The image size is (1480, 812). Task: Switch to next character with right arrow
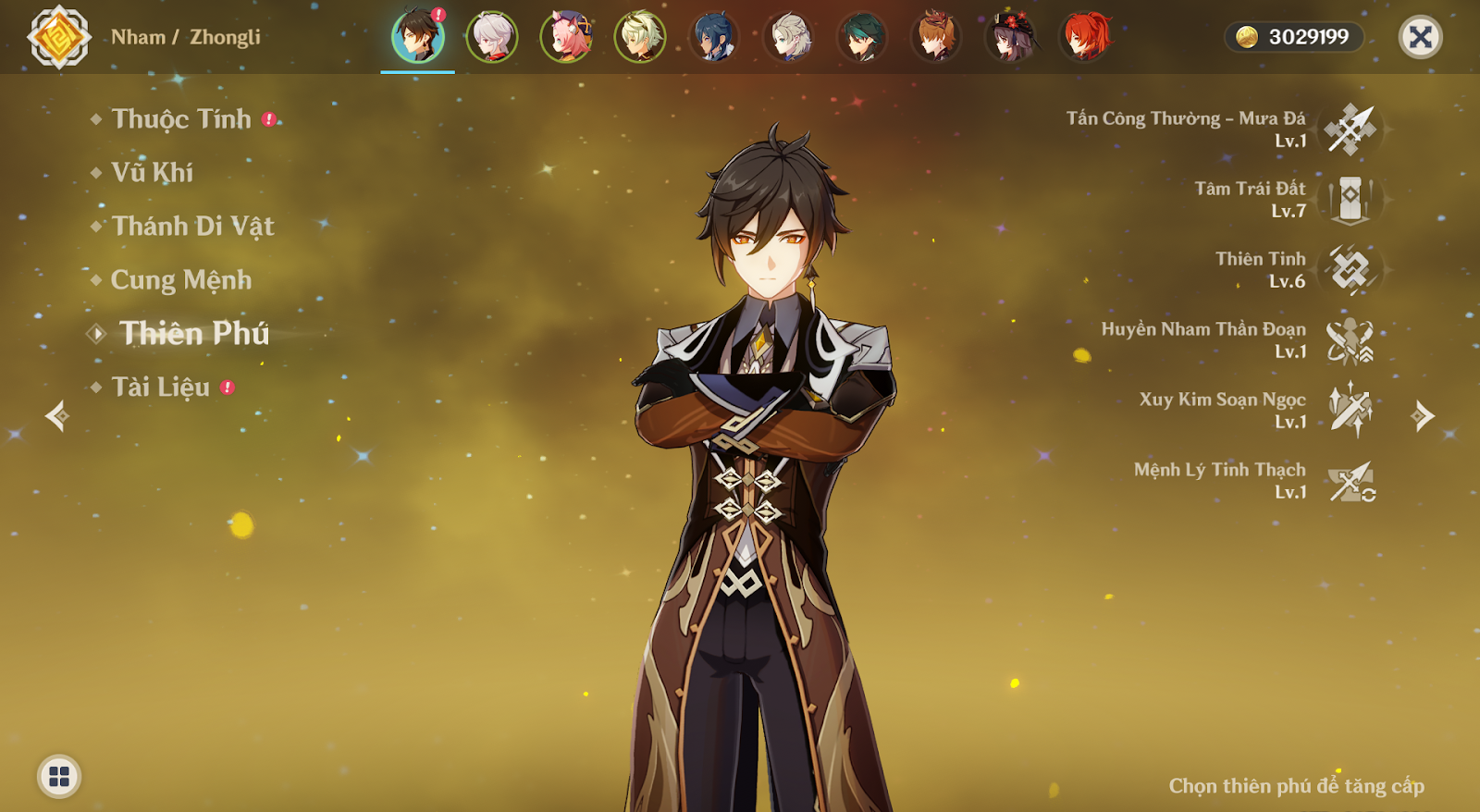tap(1424, 416)
